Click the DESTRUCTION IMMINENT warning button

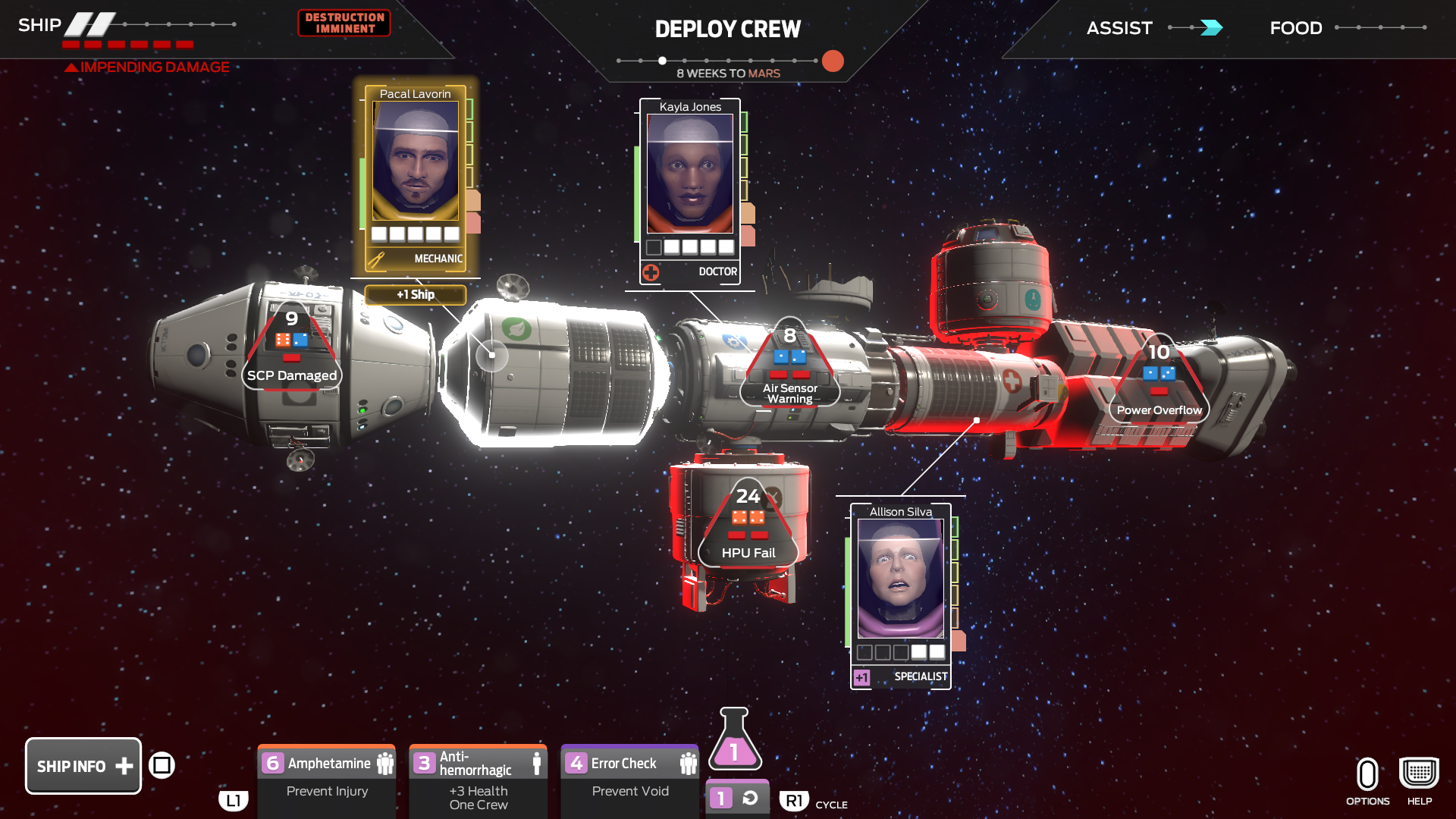tap(344, 23)
